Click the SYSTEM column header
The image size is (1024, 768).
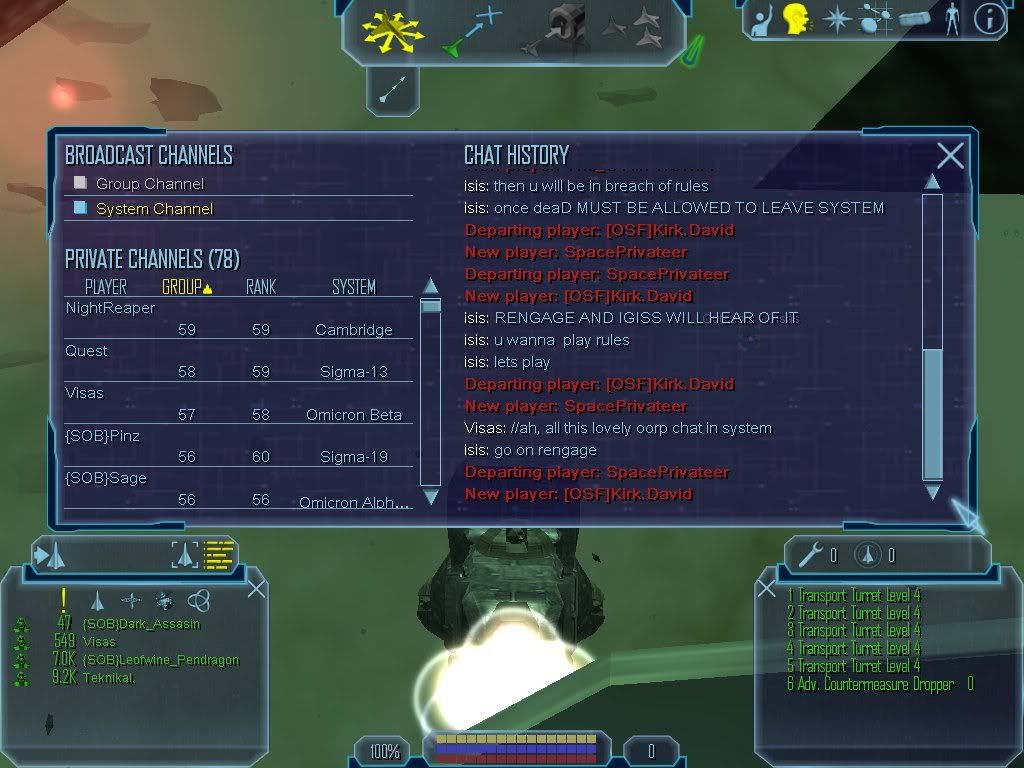pos(354,287)
